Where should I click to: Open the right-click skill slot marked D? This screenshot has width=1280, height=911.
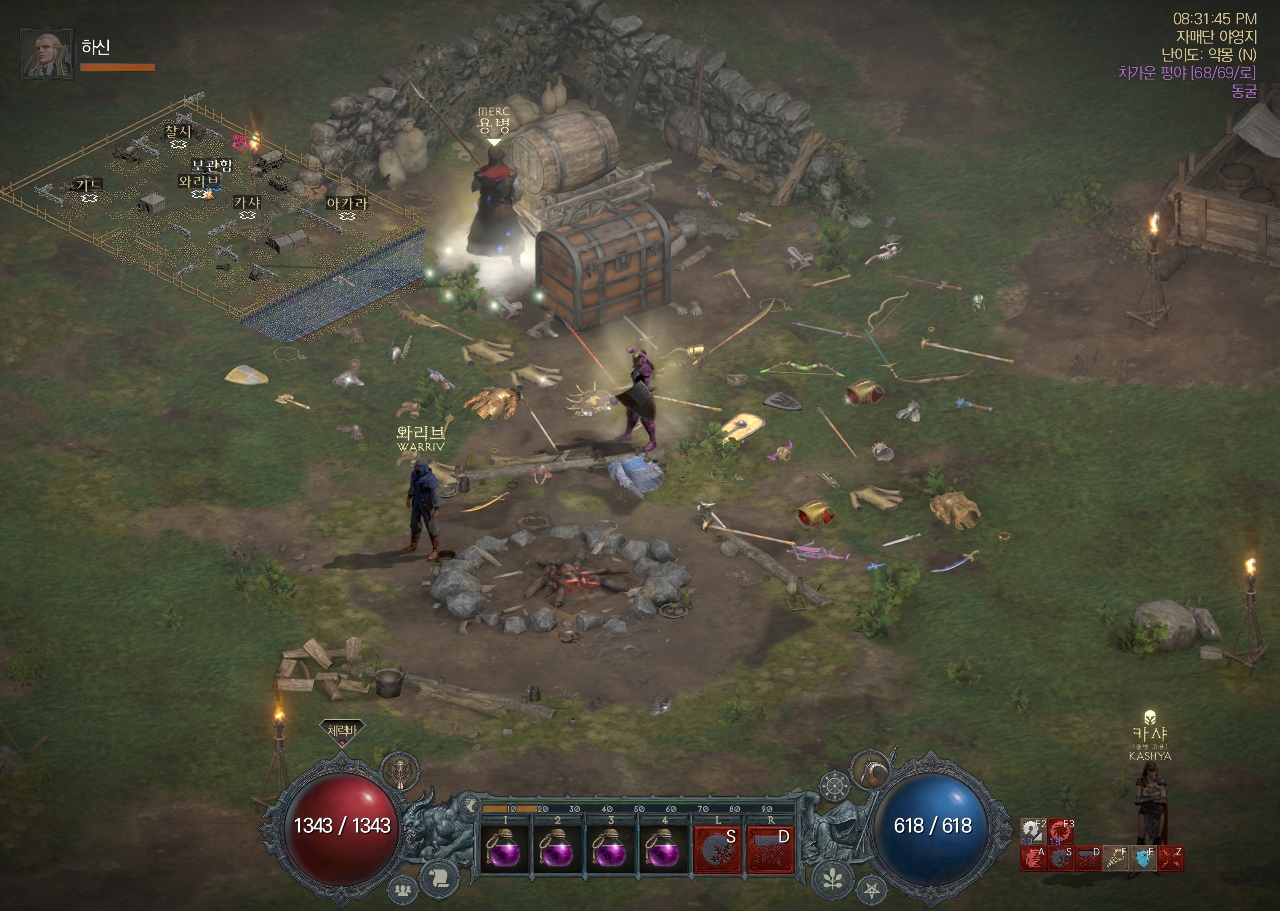click(770, 849)
